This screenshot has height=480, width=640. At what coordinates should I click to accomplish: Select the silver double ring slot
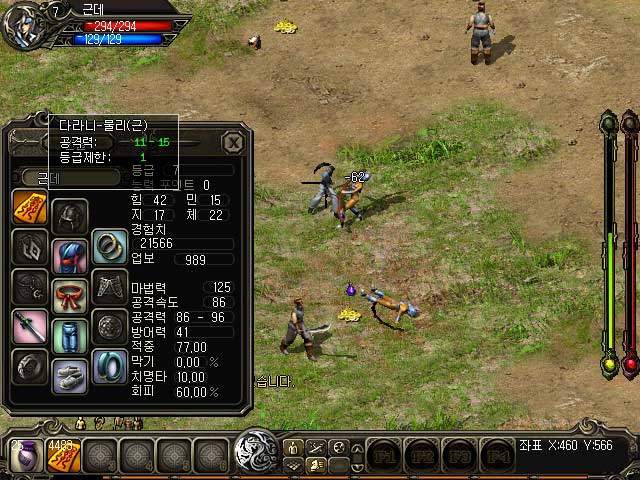108,245
